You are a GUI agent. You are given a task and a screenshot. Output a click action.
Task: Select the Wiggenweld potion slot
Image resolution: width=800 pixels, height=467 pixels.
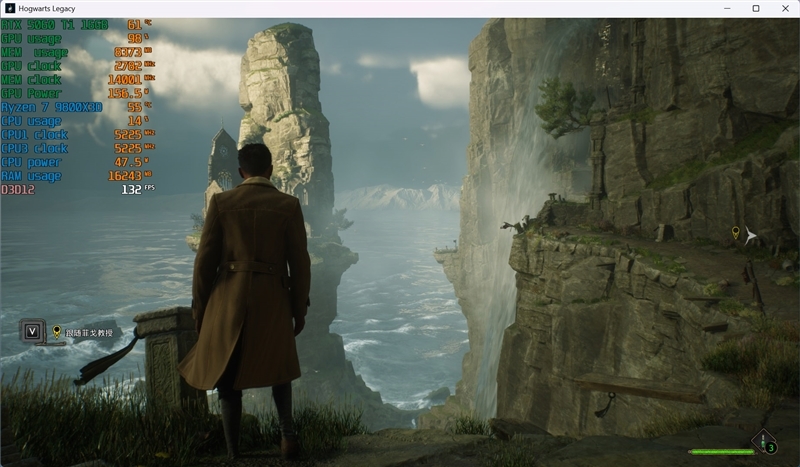(764, 442)
